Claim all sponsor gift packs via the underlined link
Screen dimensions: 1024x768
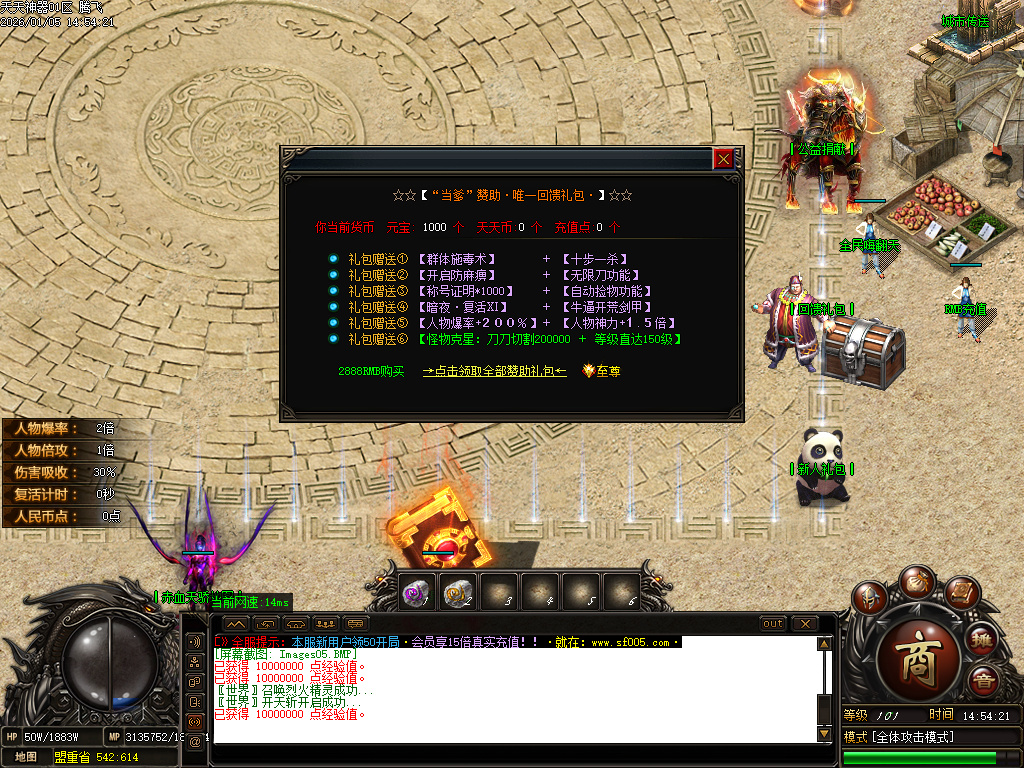tap(494, 371)
